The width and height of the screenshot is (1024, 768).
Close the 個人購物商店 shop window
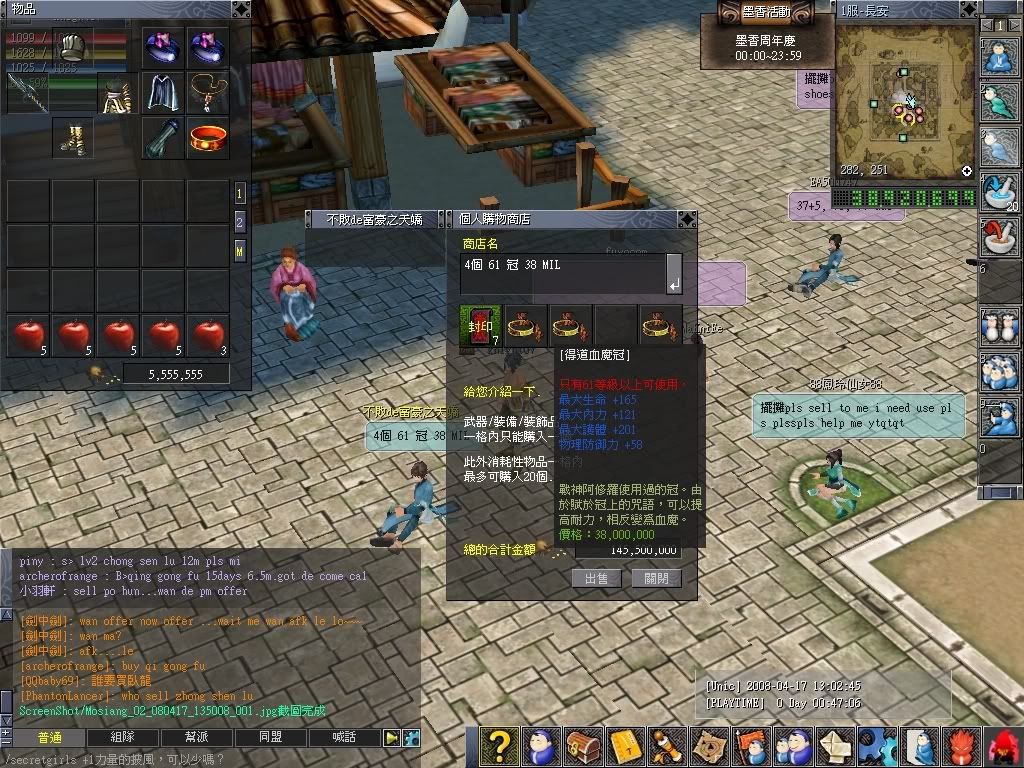click(x=687, y=219)
